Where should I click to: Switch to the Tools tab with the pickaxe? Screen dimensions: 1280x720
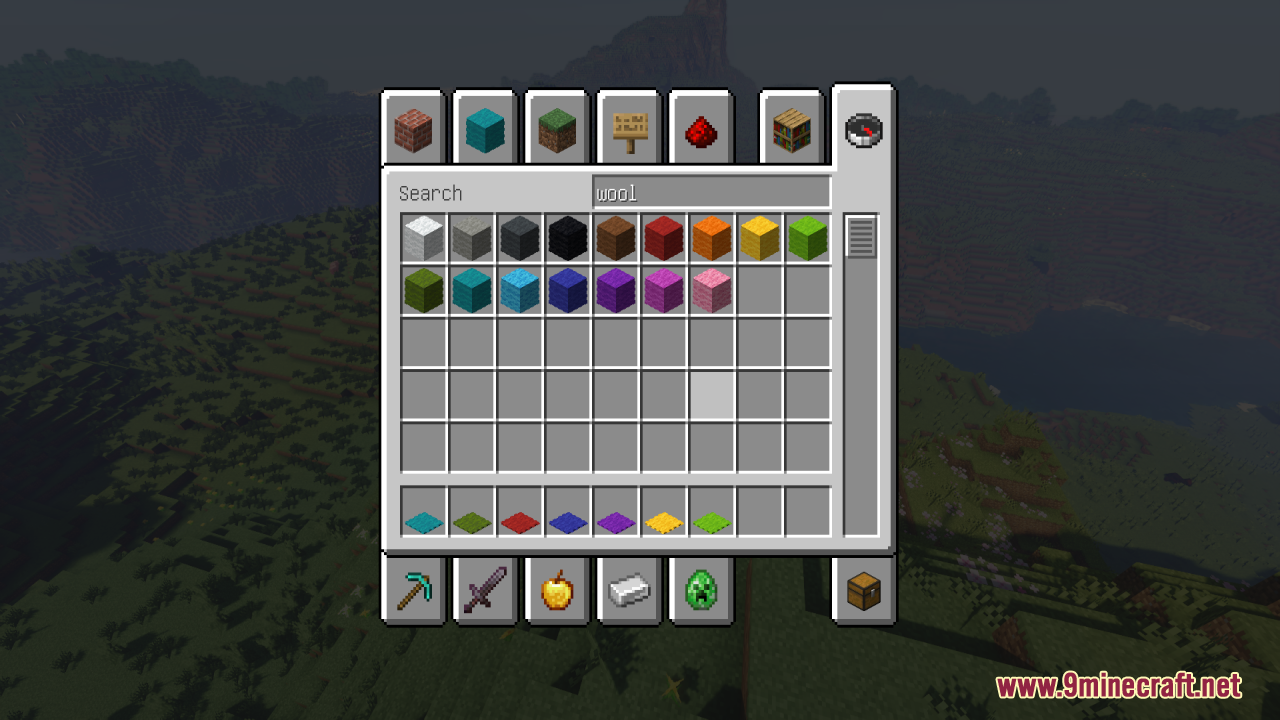pos(412,590)
